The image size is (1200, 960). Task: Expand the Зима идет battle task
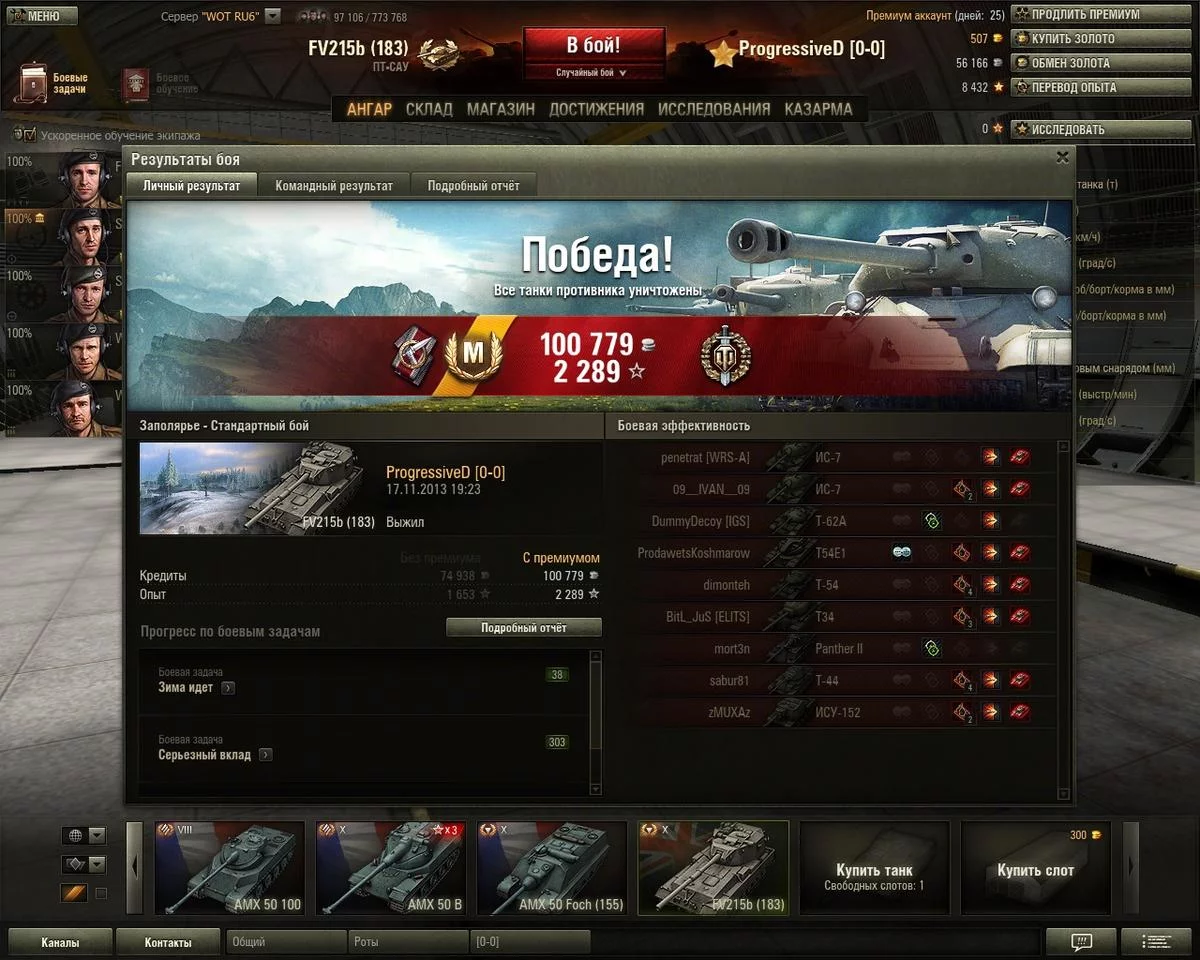tap(228, 688)
